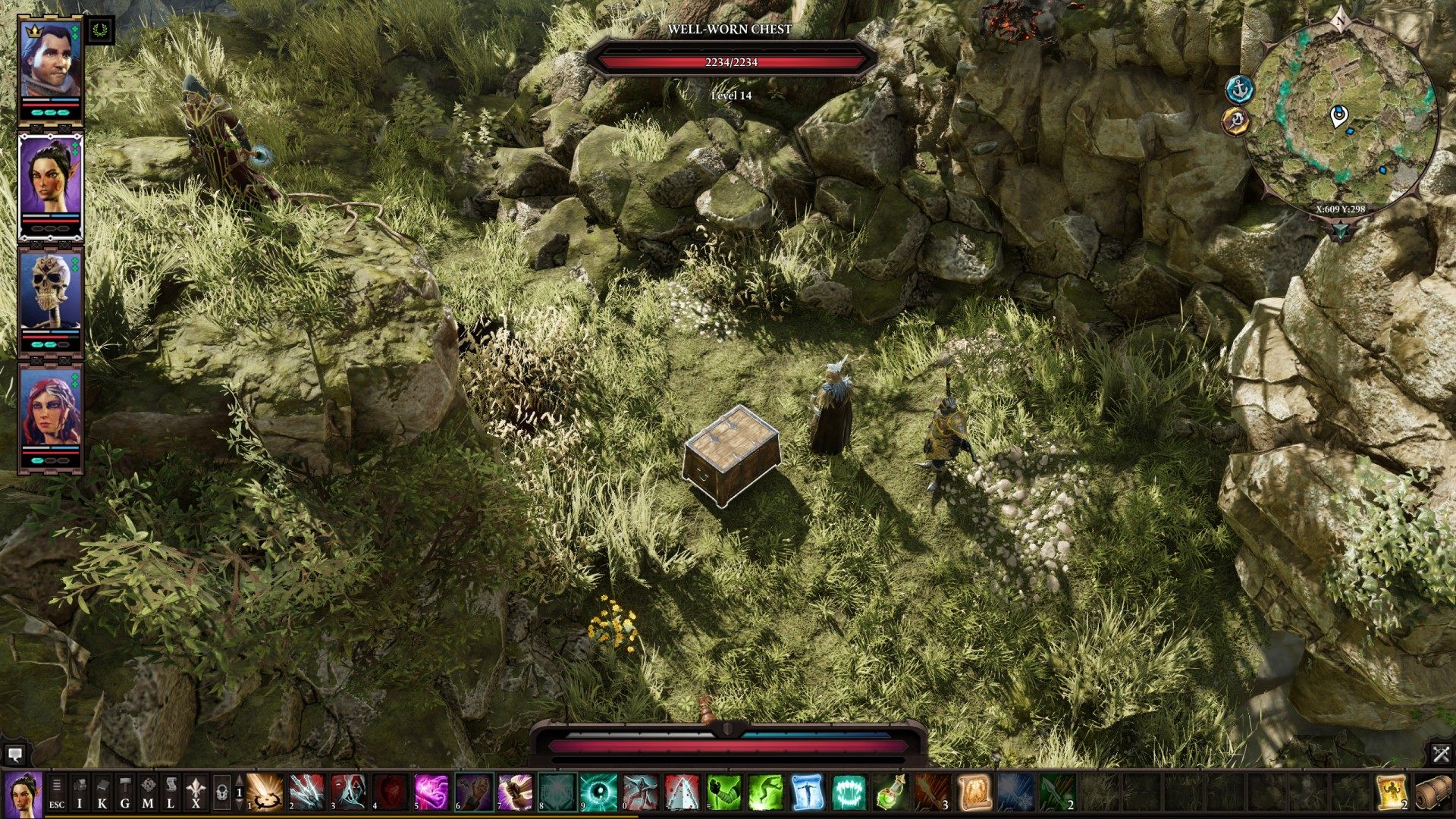Open the inventory with the I button
This screenshot has width=1456, height=819.
[80, 794]
